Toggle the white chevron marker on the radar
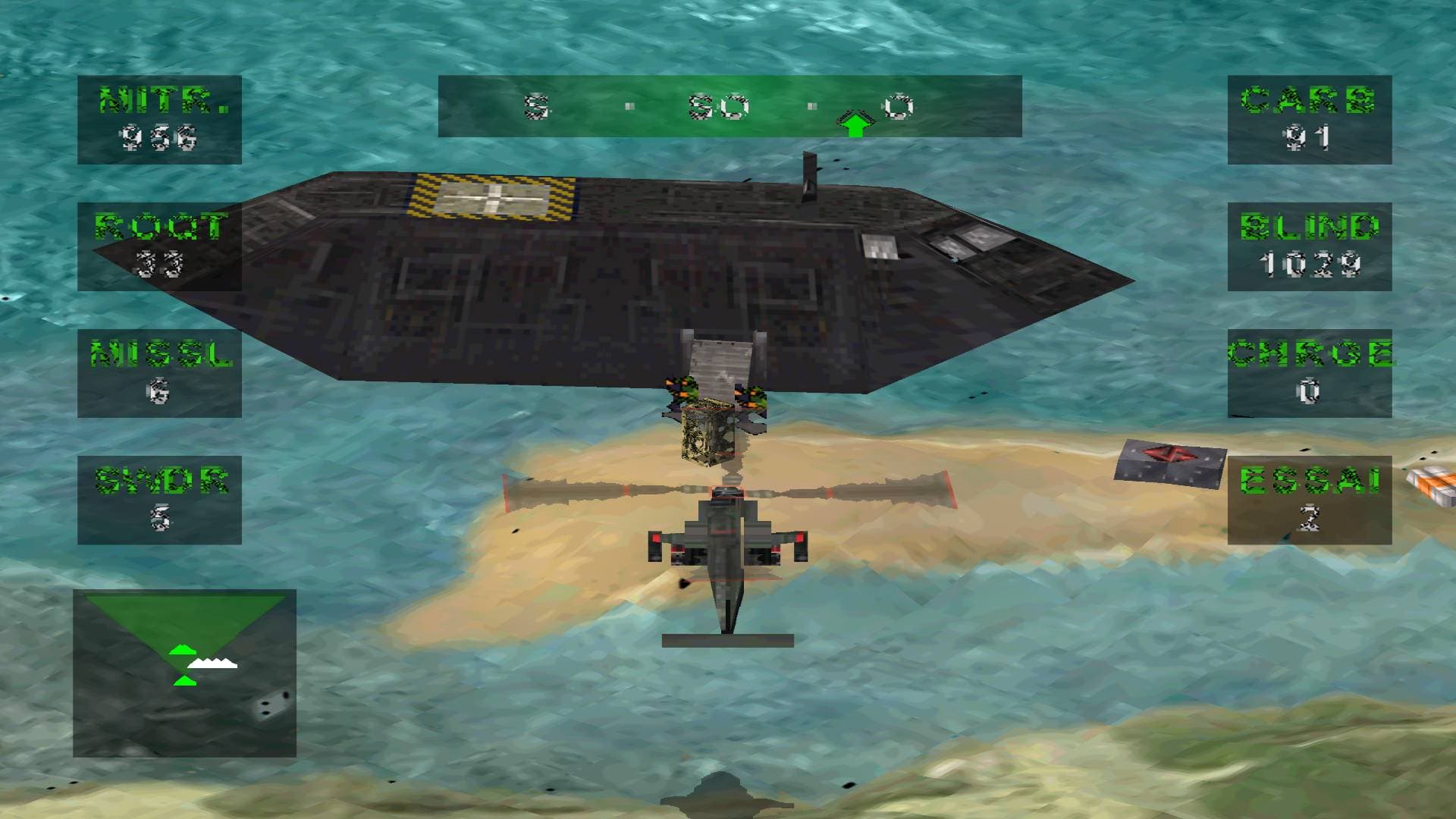The width and height of the screenshot is (1456, 819). pos(212,664)
